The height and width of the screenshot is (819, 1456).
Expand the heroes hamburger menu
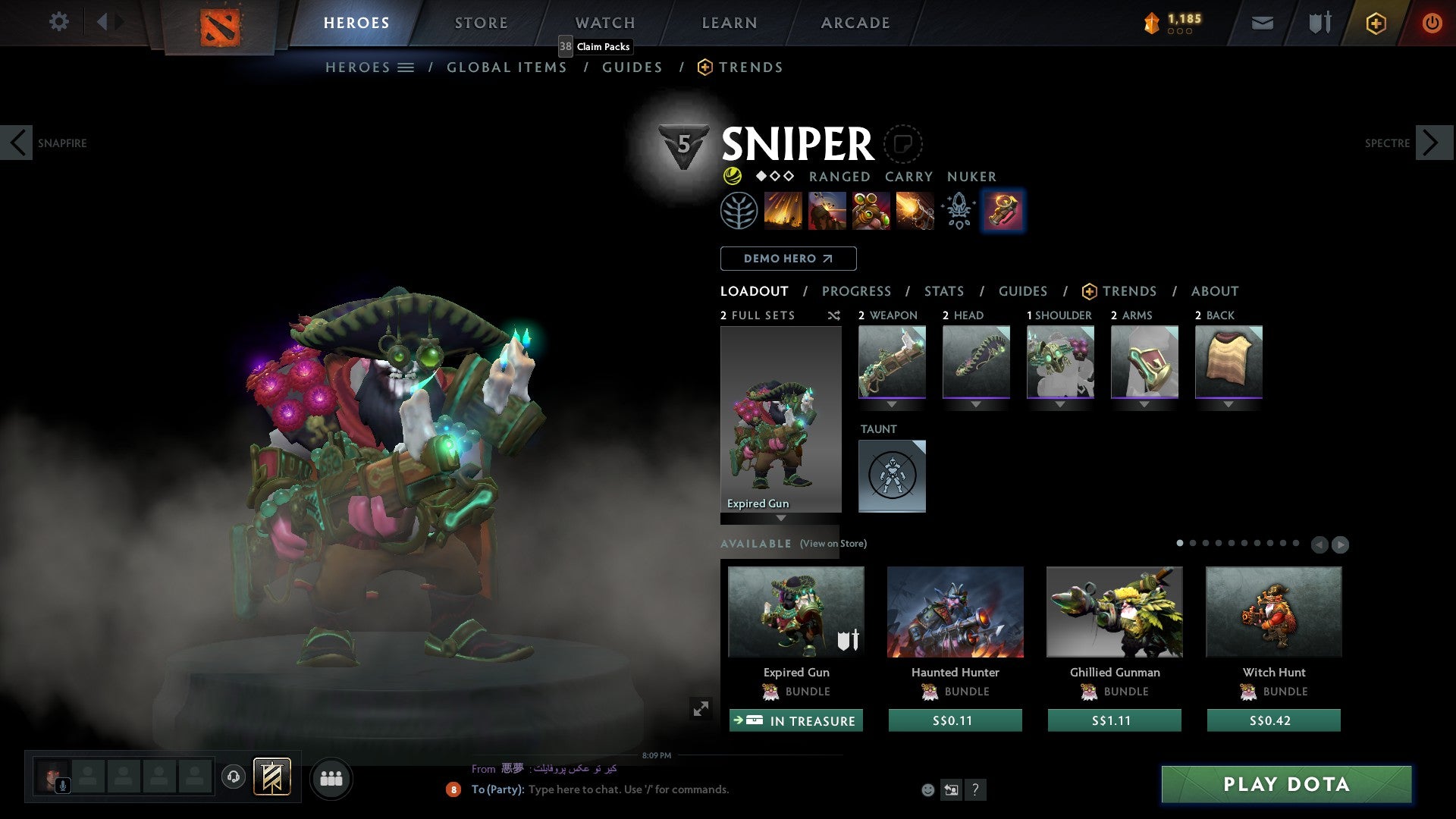[406, 67]
